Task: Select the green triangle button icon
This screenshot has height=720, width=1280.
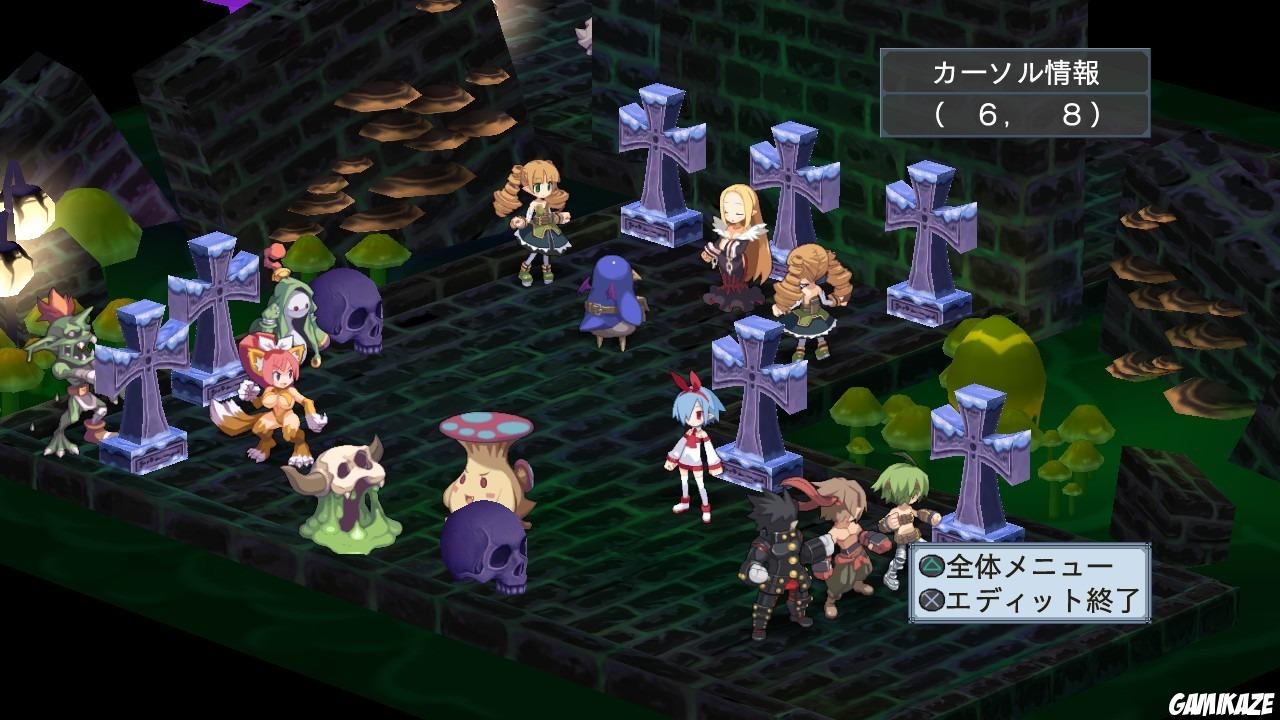Action: [930, 564]
